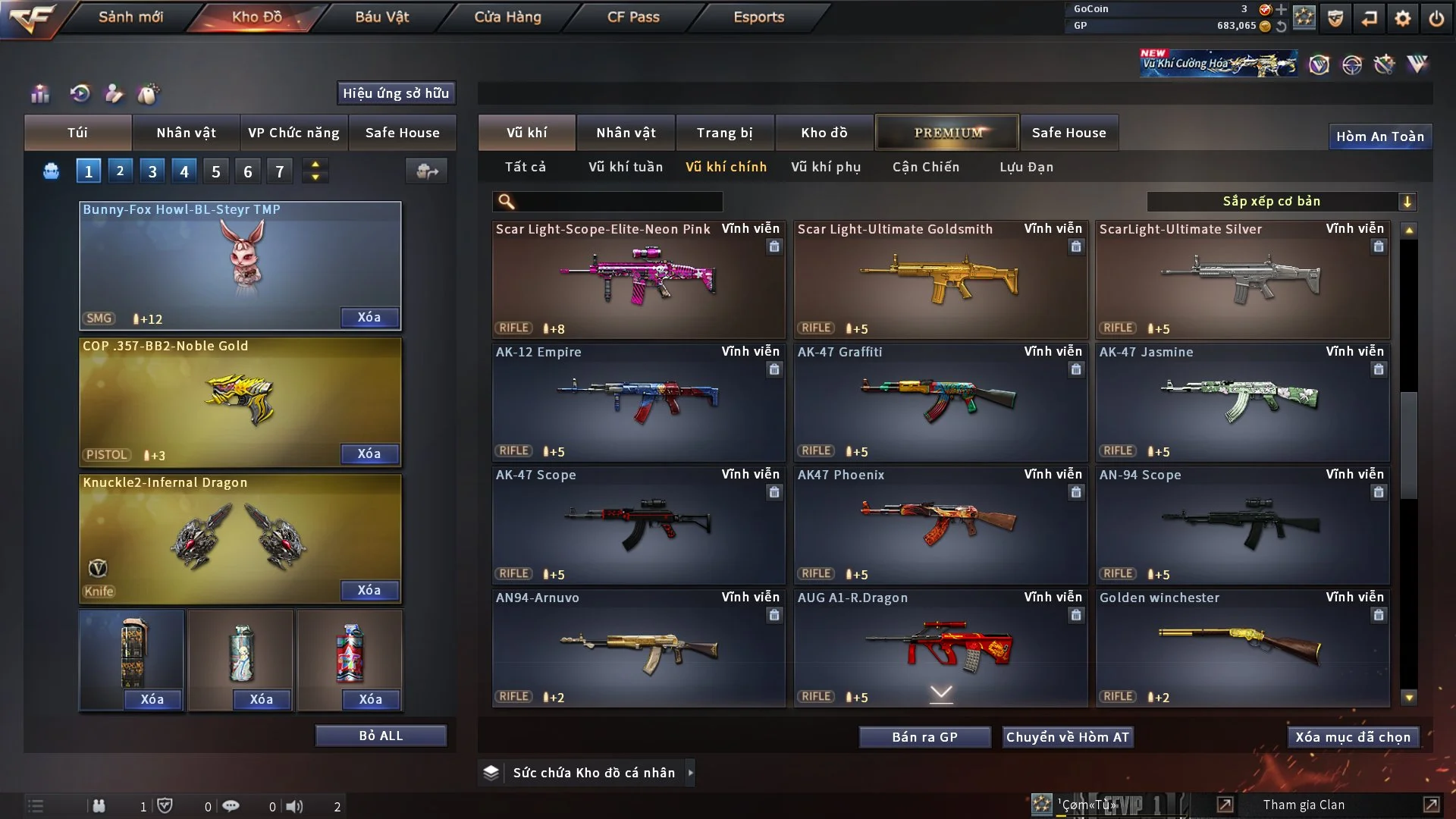Image resolution: width=1456 pixels, height=819 pixels.
Task: Remove the COP .357-BB2-Noble Gold pistol
Action: click(x=369, y=453)
